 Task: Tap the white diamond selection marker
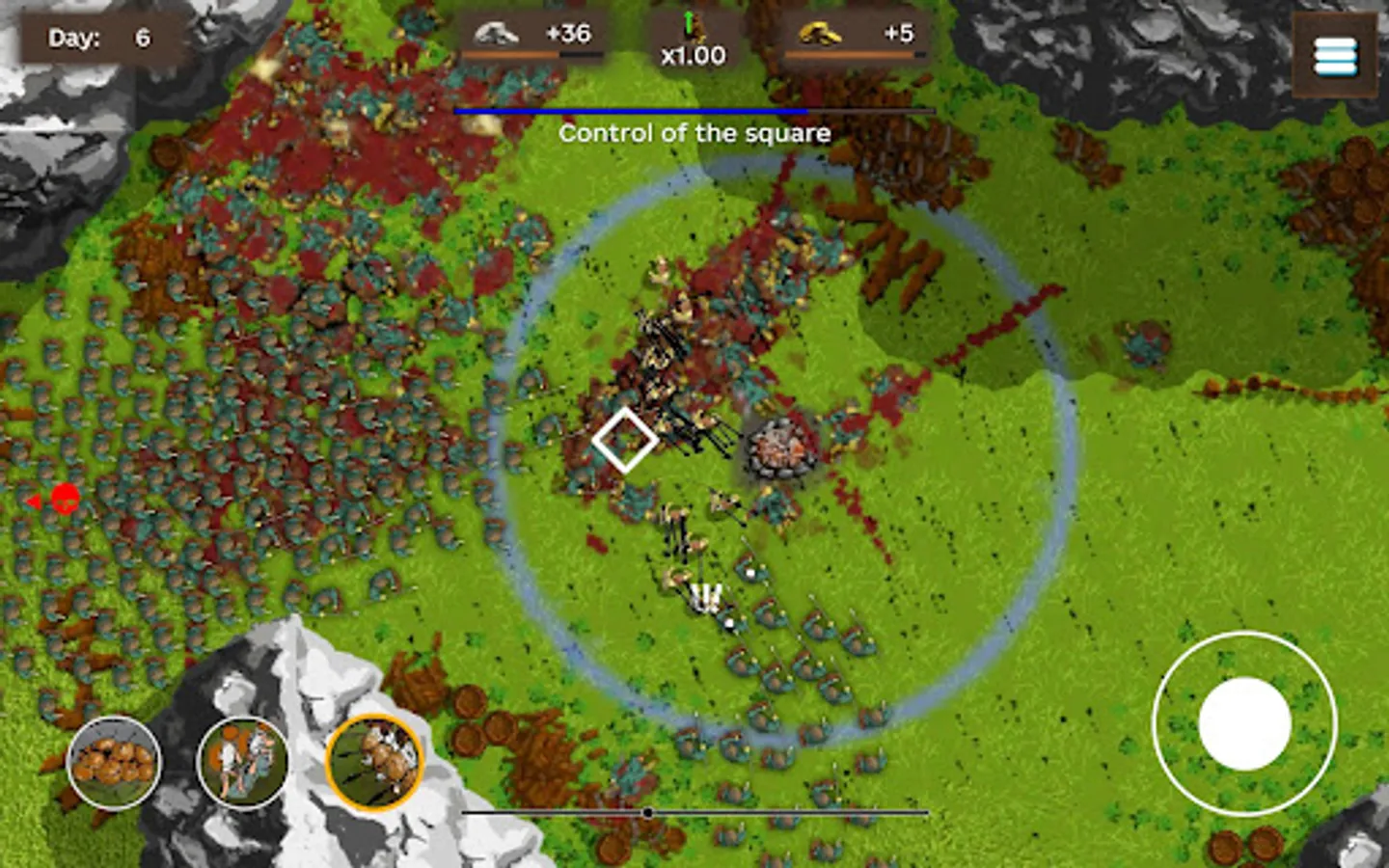coord(626,439)
